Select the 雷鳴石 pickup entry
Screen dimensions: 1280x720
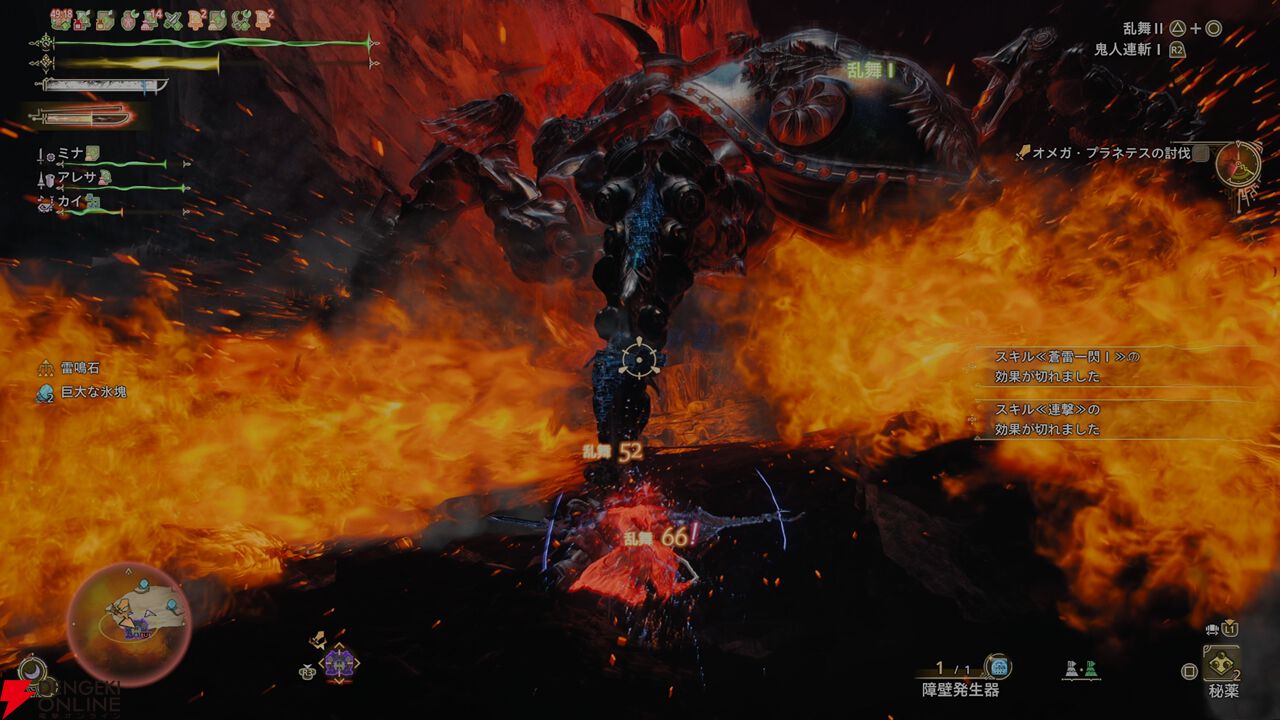[x=80, y=368]
